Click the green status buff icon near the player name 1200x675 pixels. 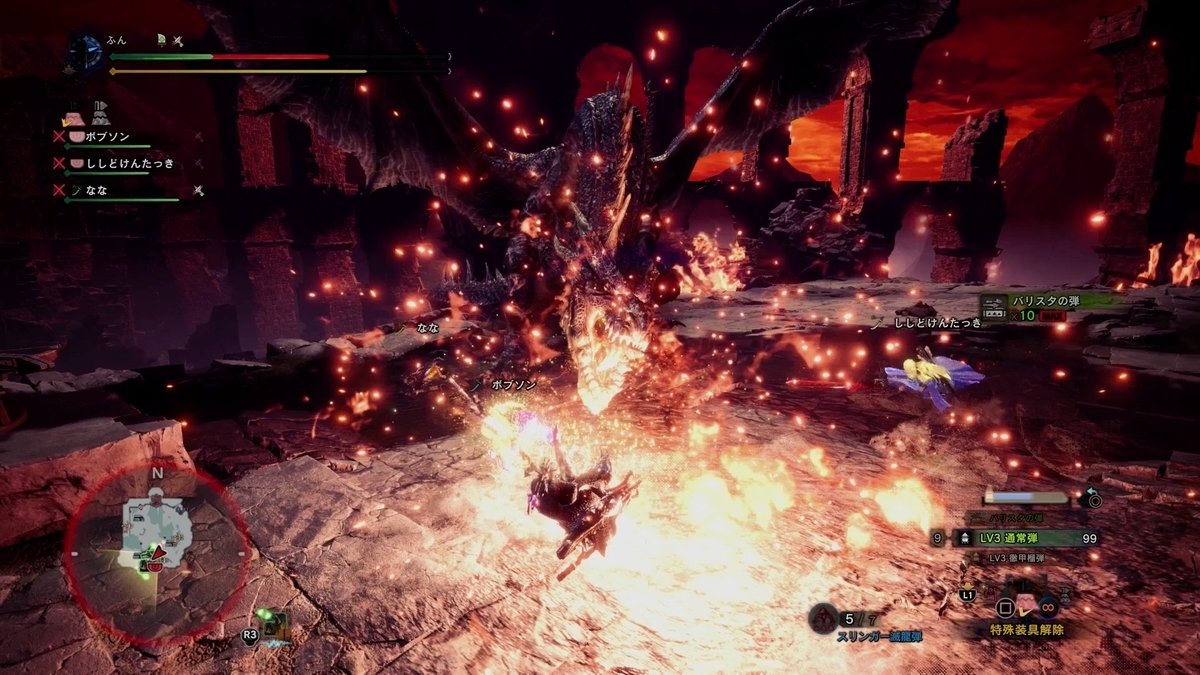160,39
